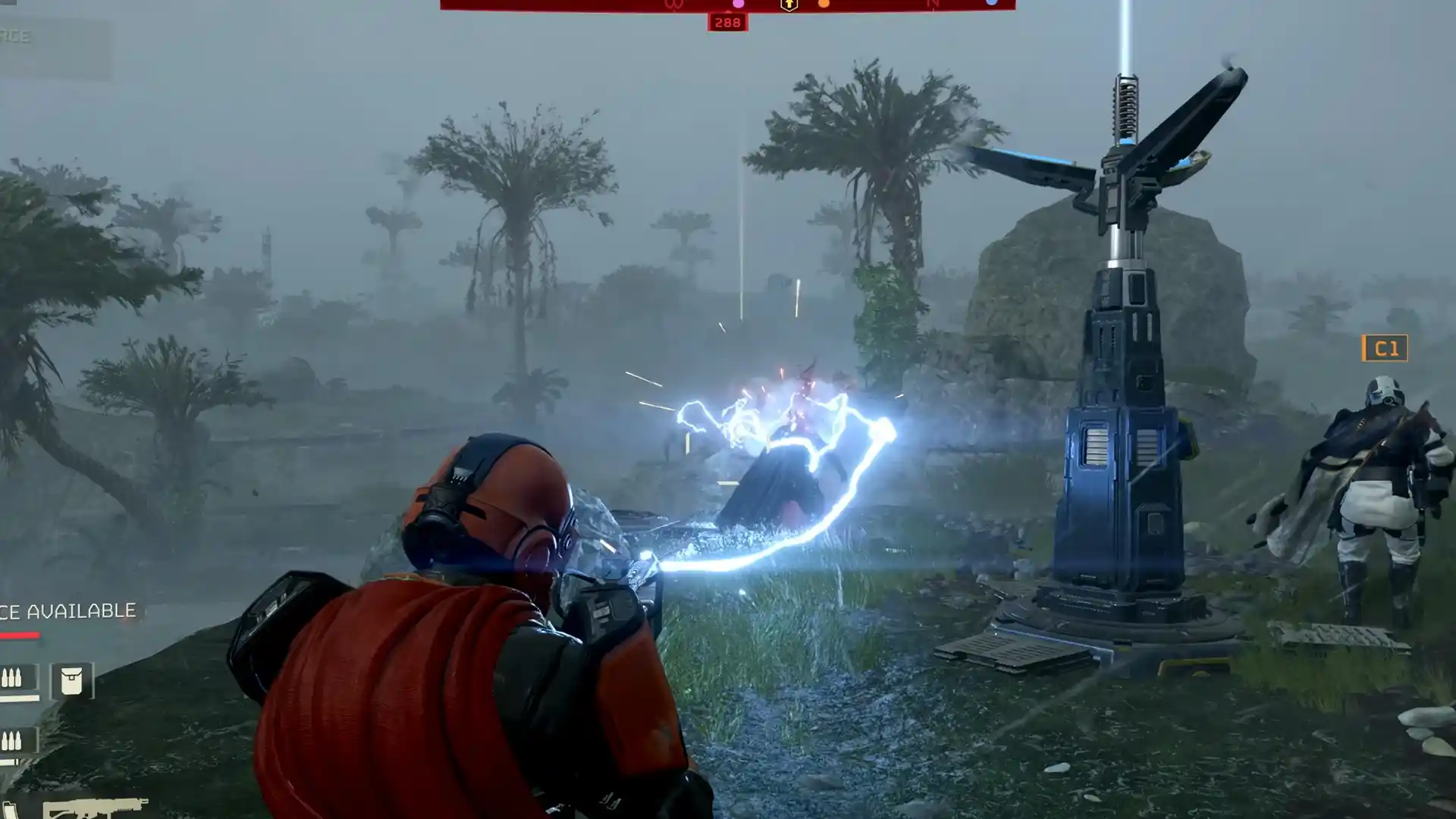Click the lower bullet ammo indicator icon
Image resolution: width=1456 pixels, height=819 pixels.
(11, 739)
